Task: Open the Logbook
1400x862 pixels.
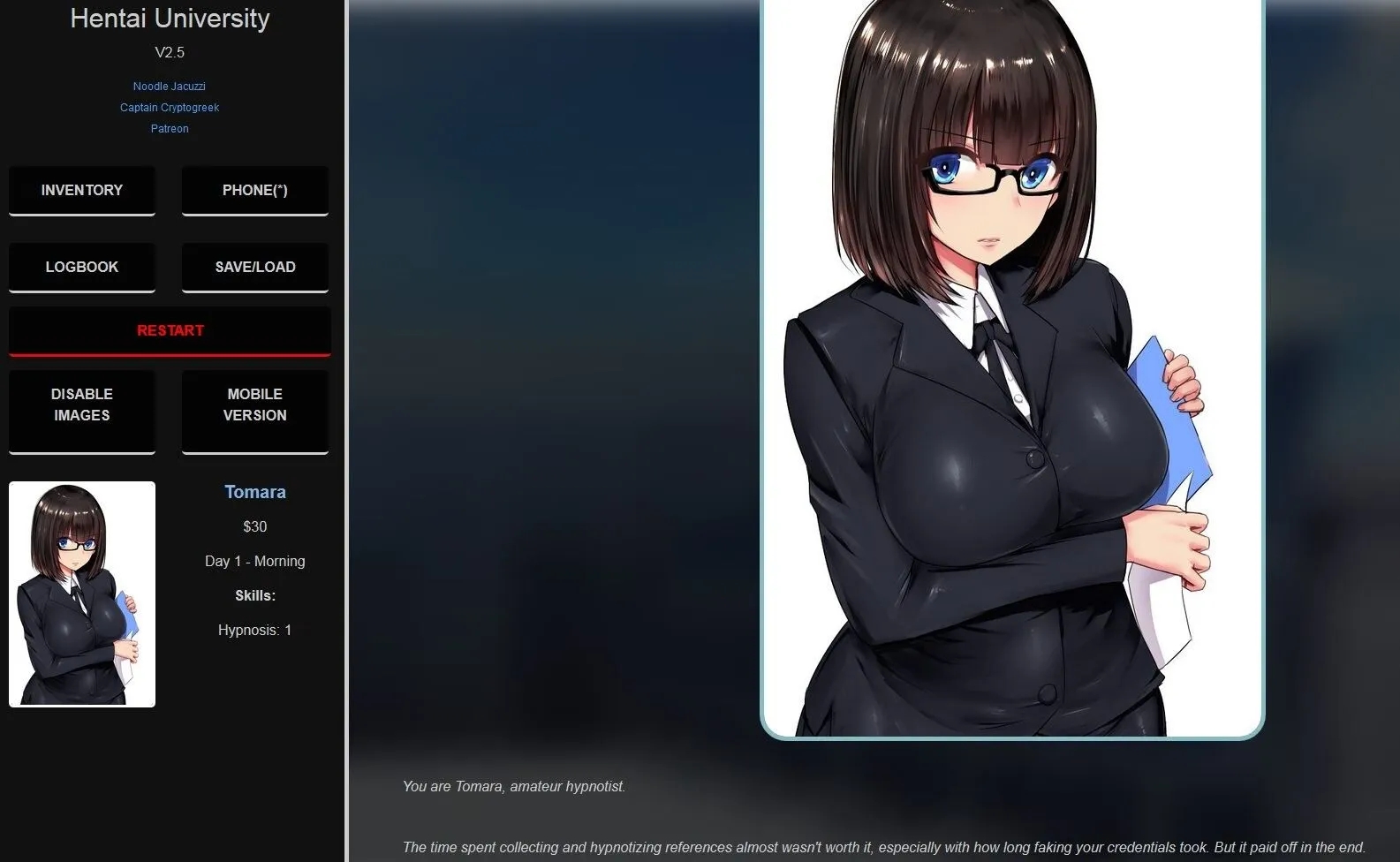Action: [81, 266]
